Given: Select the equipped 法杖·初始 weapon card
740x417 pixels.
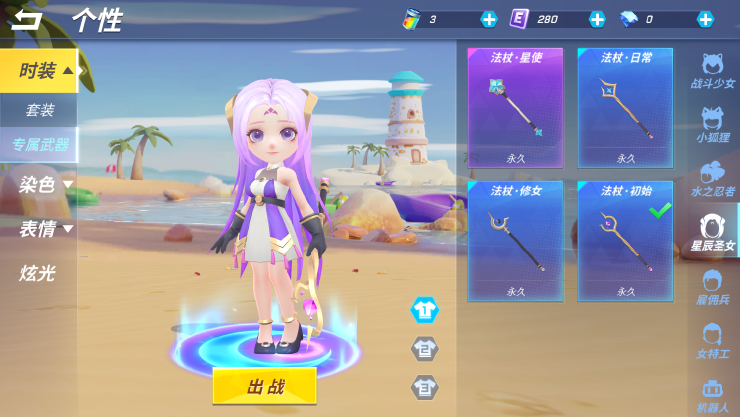Looking at the screenshot, I should (x=626, y=241).
